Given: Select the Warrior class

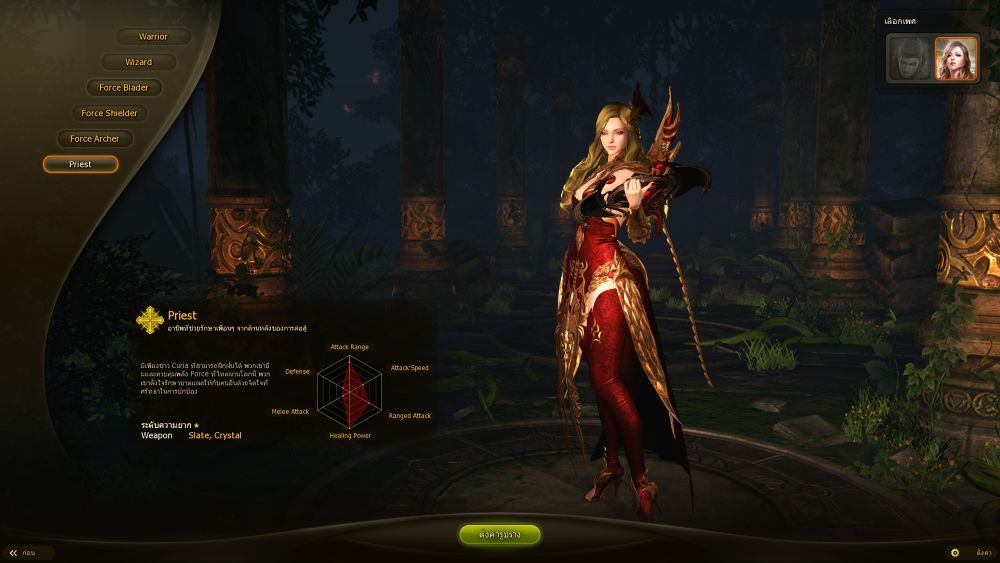Looking at the screenshot, I should [x=153, y=37].
